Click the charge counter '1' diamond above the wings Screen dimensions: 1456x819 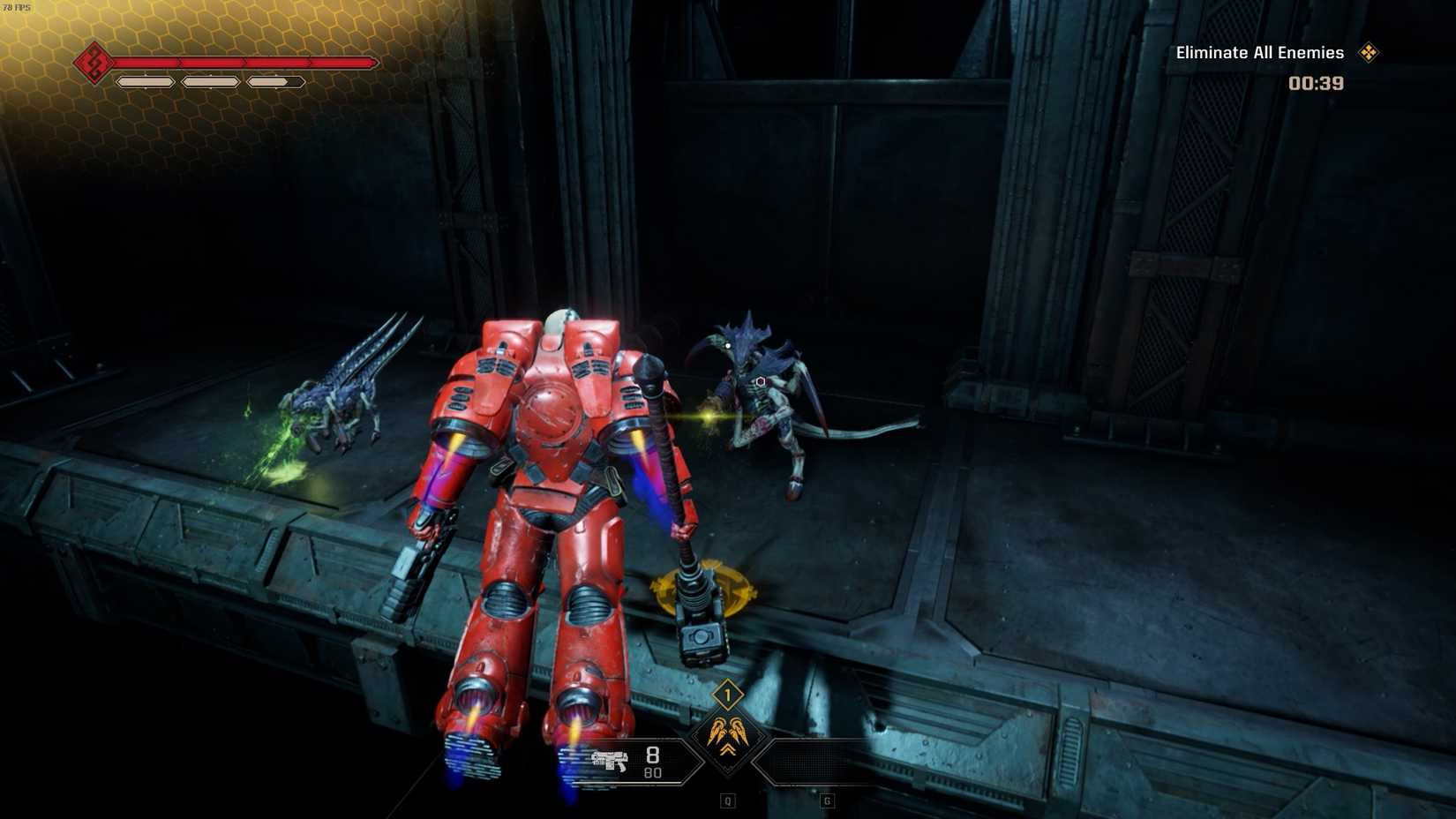[728, 695]
